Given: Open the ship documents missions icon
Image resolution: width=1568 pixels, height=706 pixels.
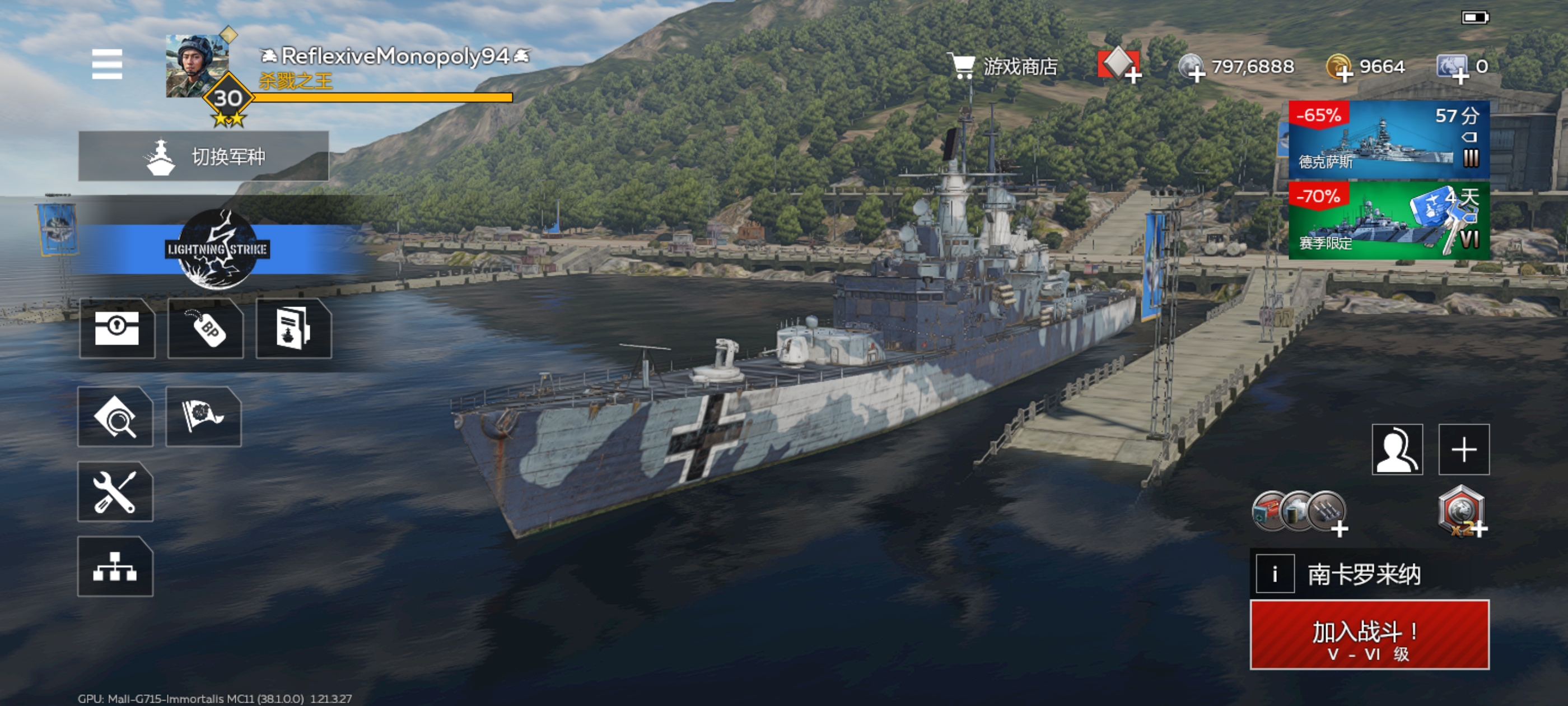Looking at the screenshot, I should pyautogui.click(x=294, y=329).
